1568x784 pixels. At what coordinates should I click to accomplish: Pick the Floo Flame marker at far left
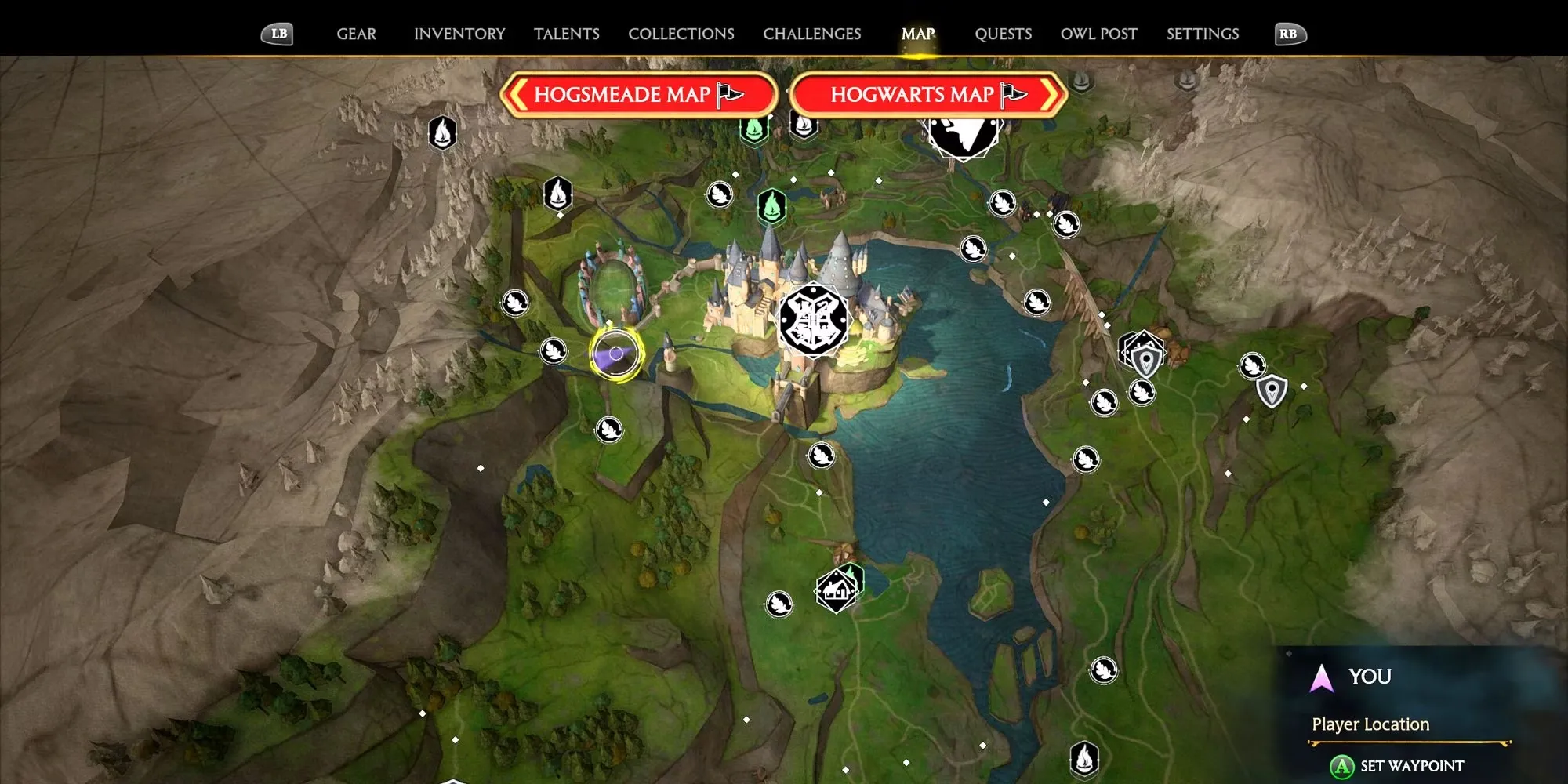pos(442,132)
